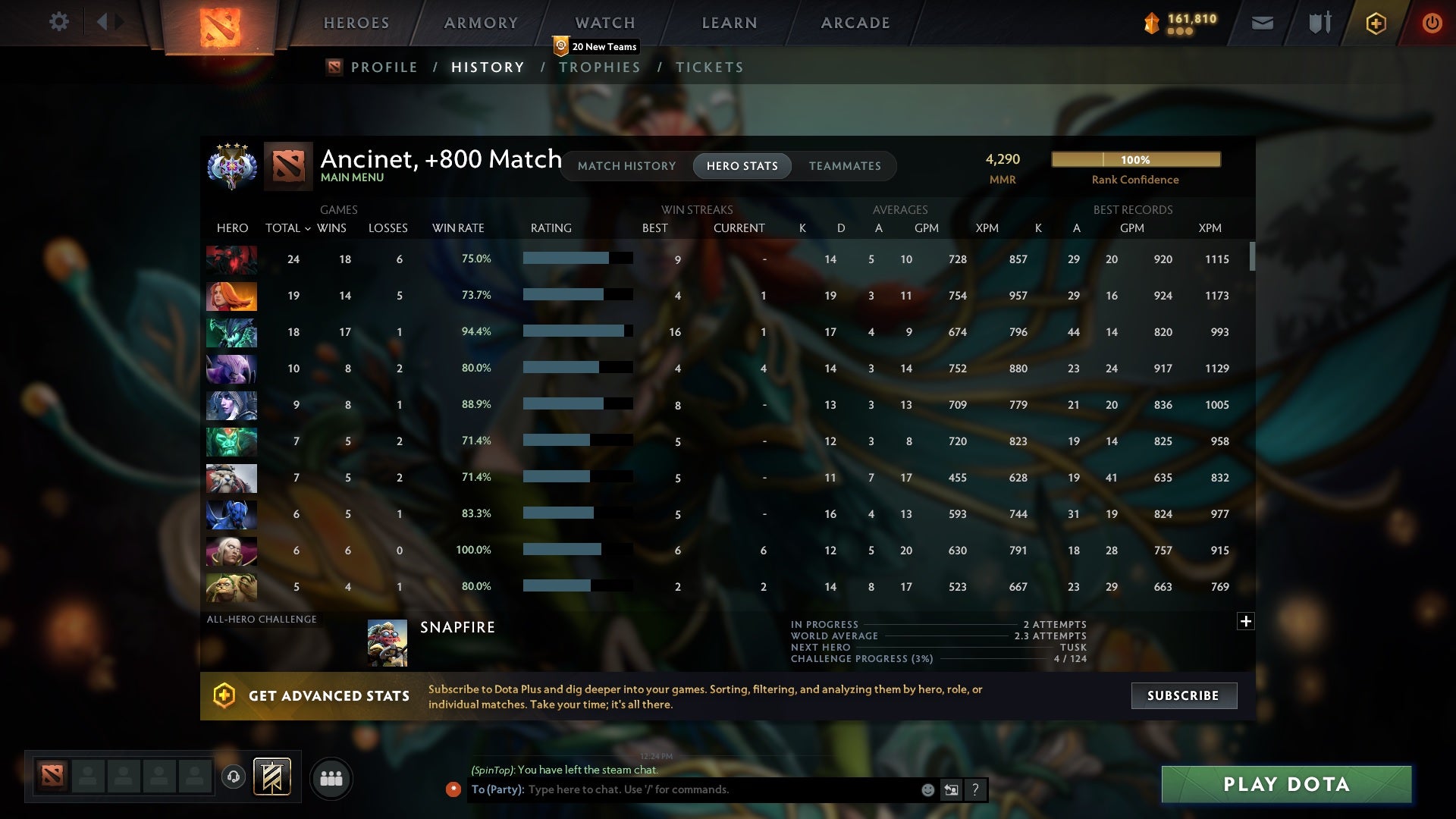Click the Snapfire hero portrait
Screen dimensions: 1456x819
(388, 642)
